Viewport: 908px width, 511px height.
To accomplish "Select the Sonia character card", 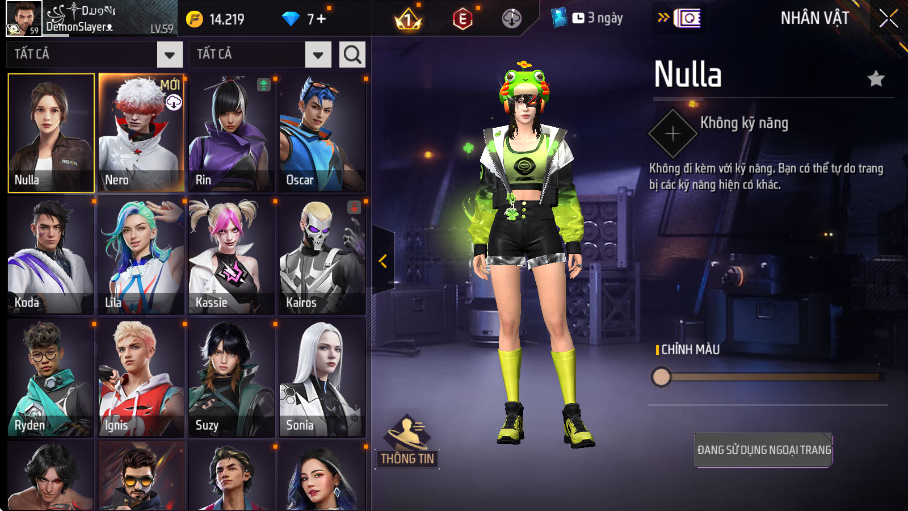I will point(321,378).
